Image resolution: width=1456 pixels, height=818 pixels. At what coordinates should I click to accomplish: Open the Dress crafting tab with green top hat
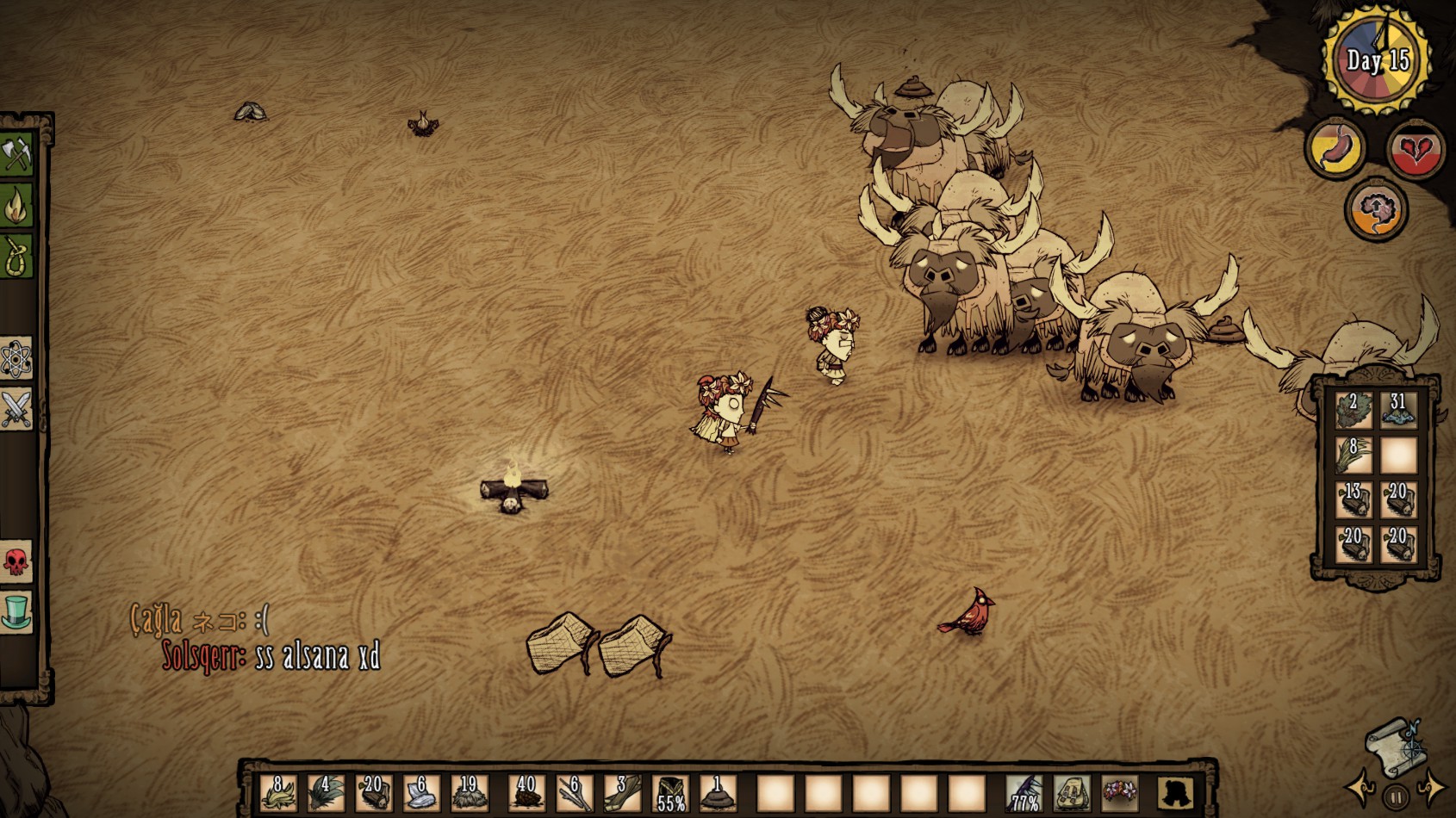click(x=16, y=612)
